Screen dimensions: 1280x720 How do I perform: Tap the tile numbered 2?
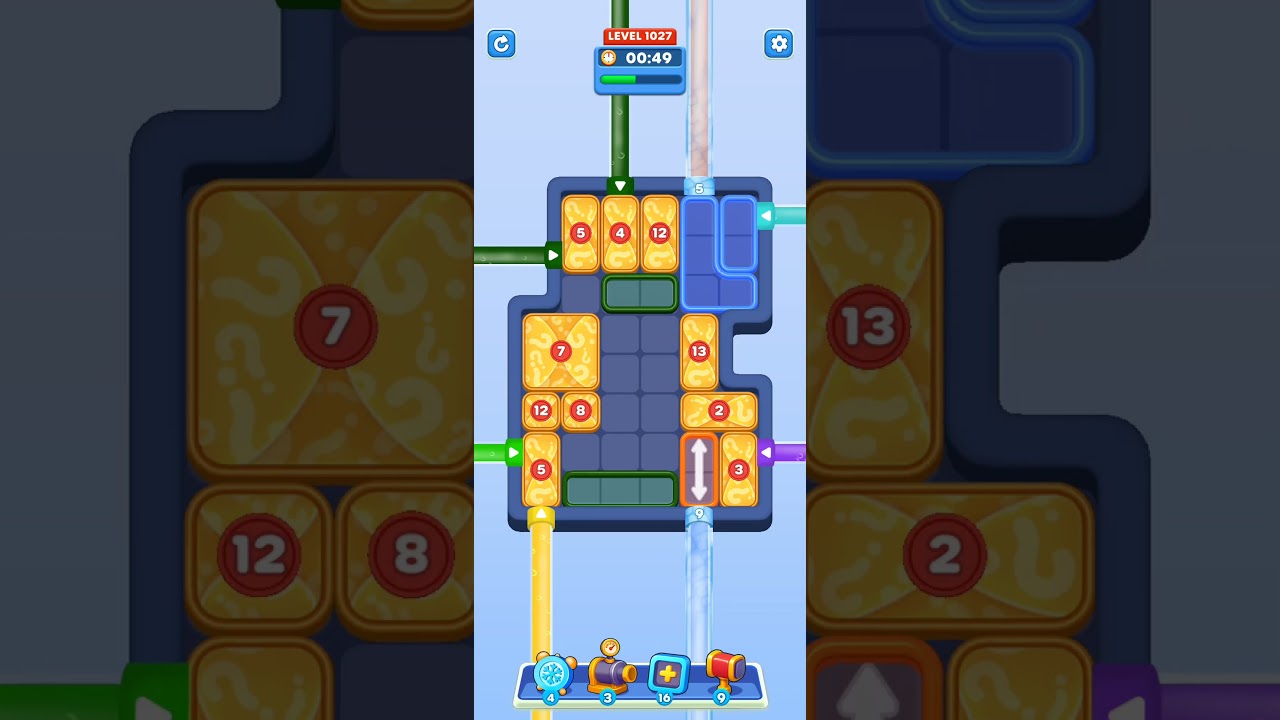click(718, 410)
